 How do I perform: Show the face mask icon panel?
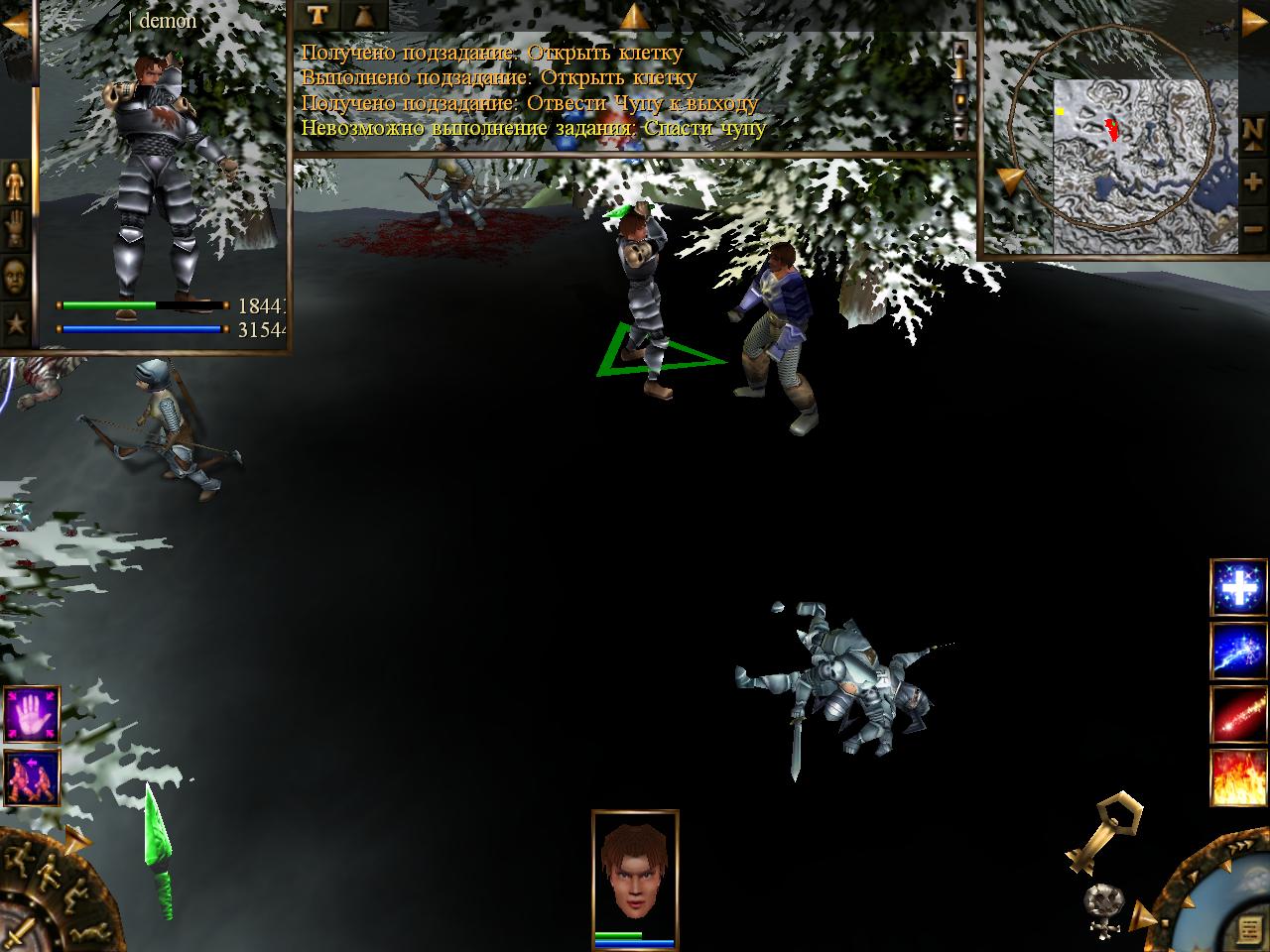point(15,275)
